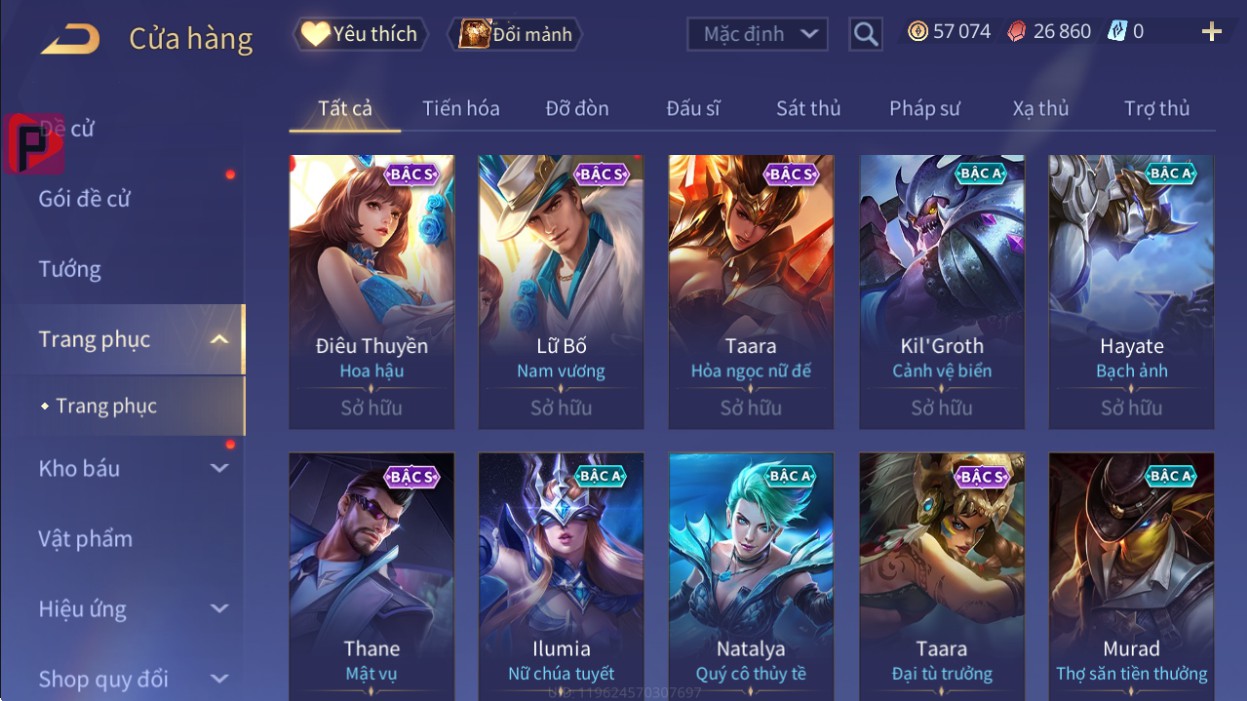This screenshot has width=1247, height=701.
Task: Add currency with the plus button
Action: click(x=1211, y=32)
